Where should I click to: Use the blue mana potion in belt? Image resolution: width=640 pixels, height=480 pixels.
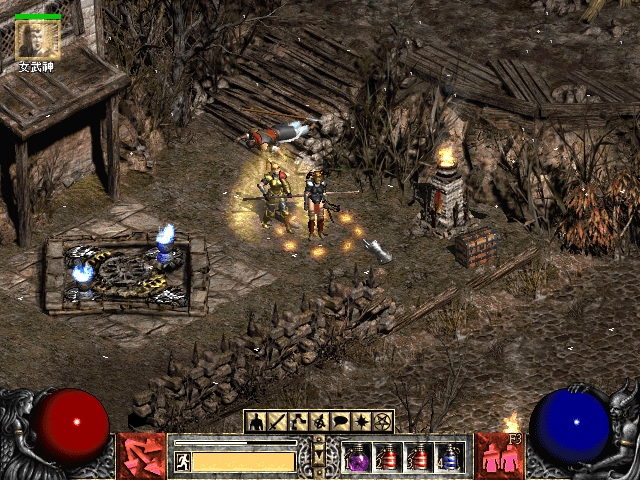(x=451, y=457)
